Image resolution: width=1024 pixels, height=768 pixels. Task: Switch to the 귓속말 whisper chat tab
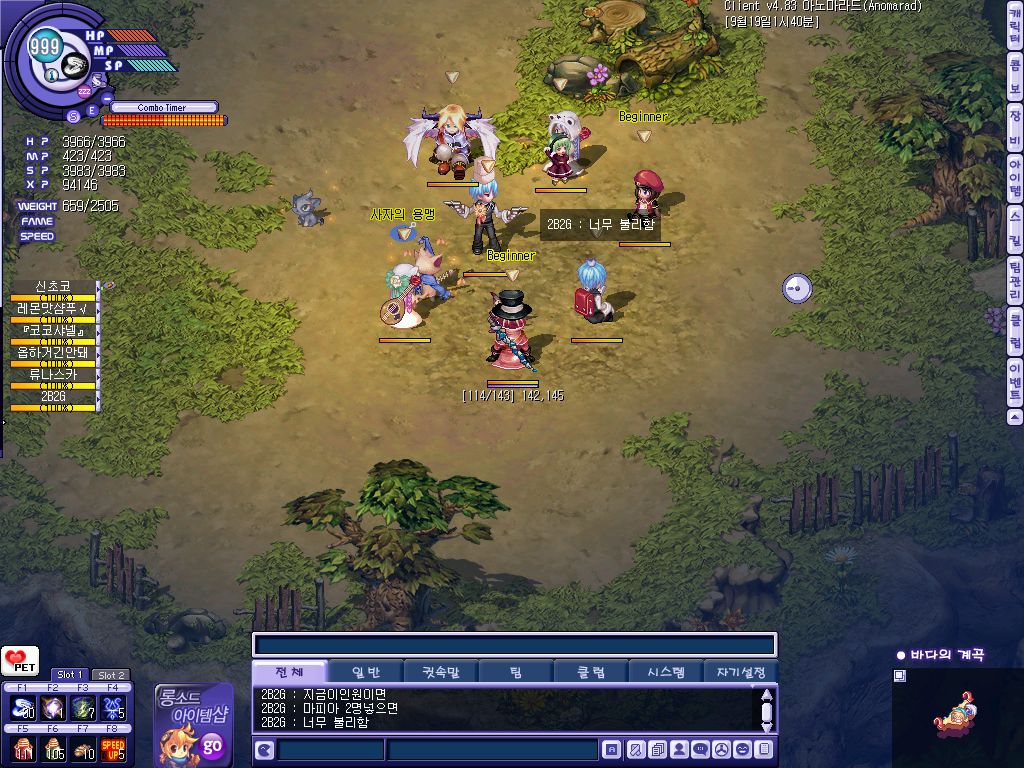[441, 672]
